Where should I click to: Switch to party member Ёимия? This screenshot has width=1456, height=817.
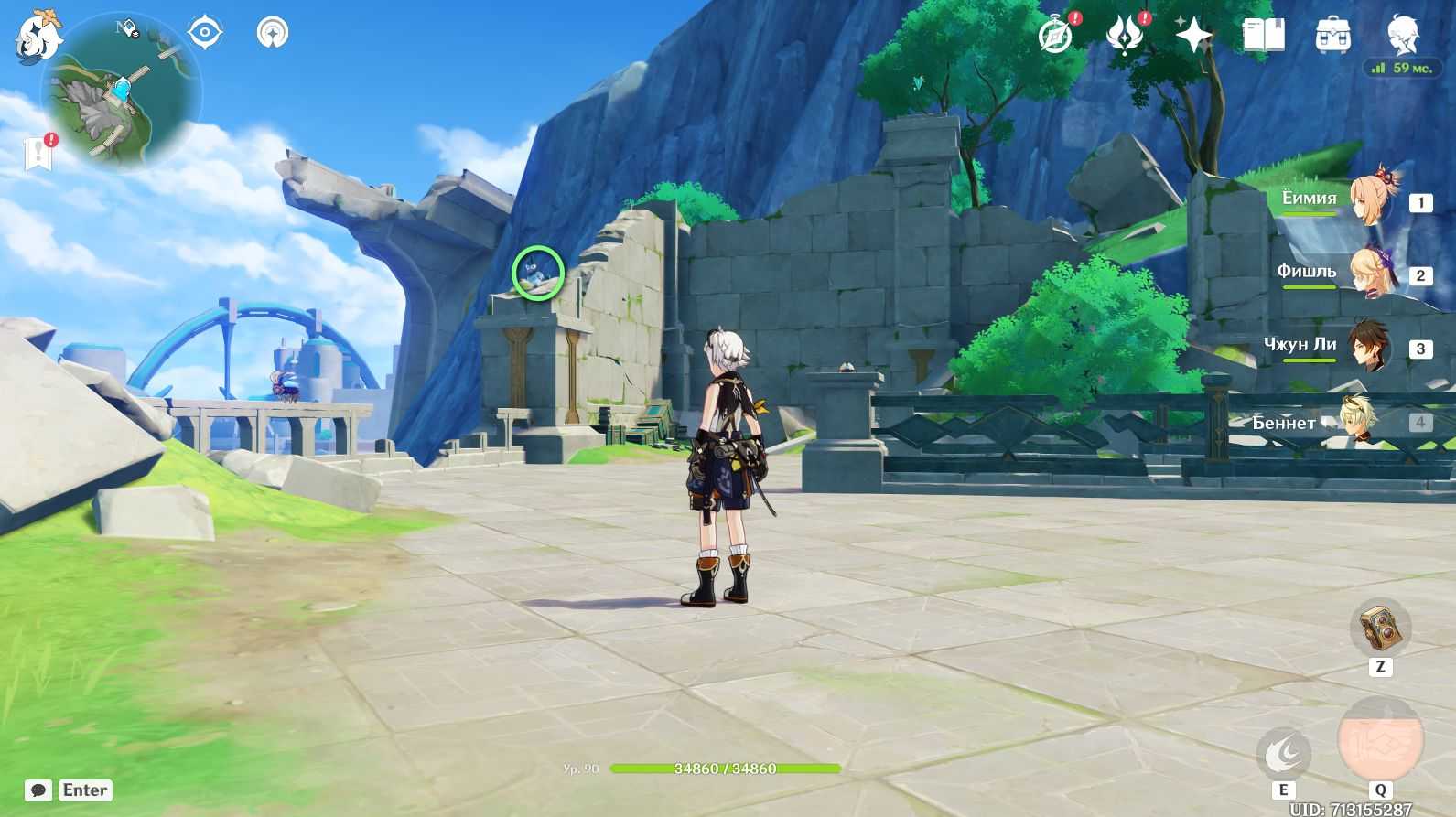(1370, 199)
